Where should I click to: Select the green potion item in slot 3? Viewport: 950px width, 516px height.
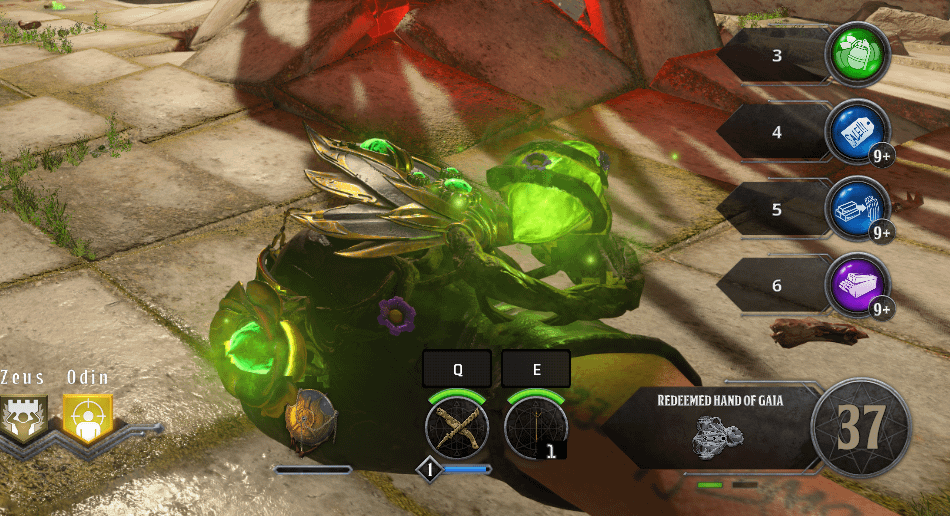[856, 56]
